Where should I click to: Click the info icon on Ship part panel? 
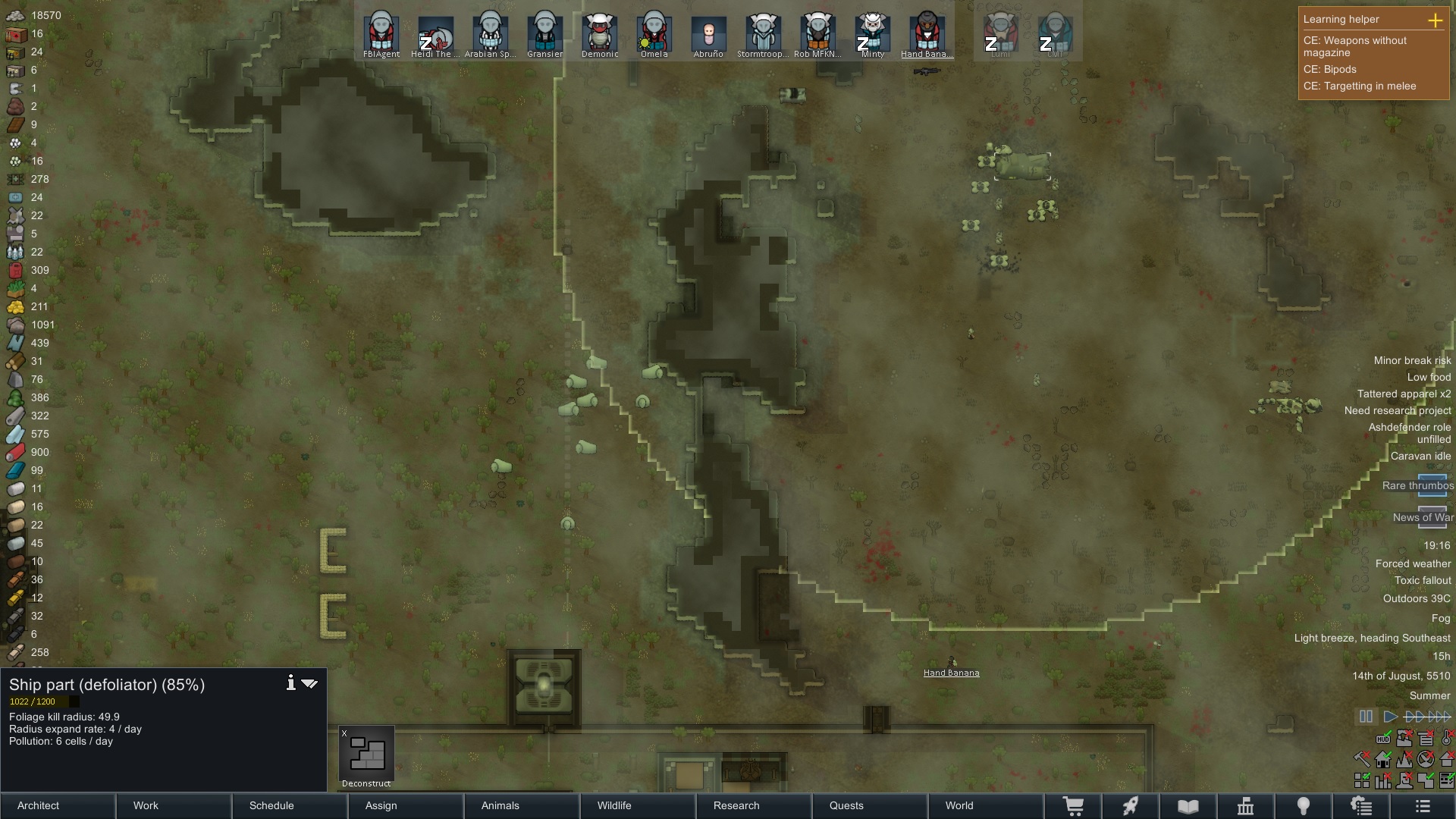click(290, 682)
